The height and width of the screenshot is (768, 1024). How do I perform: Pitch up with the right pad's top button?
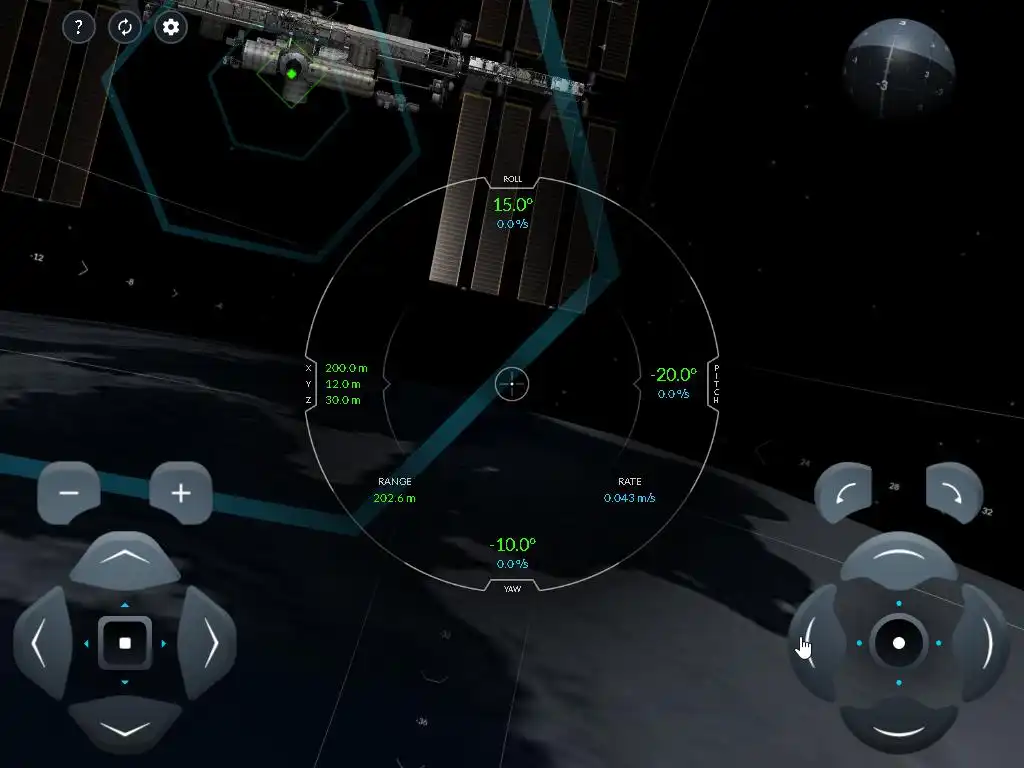pyautogui.click(x=899, y=560)
